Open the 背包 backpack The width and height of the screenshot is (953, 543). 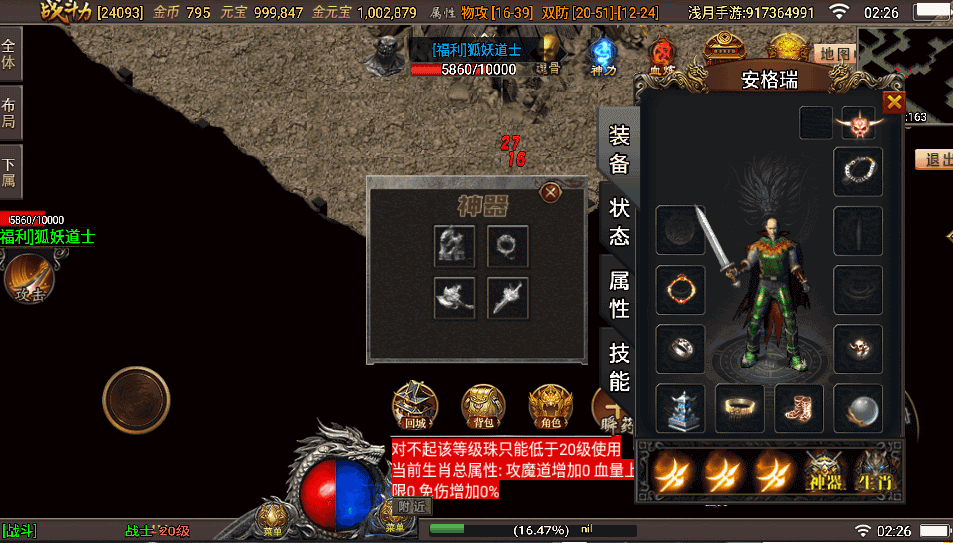482,405
